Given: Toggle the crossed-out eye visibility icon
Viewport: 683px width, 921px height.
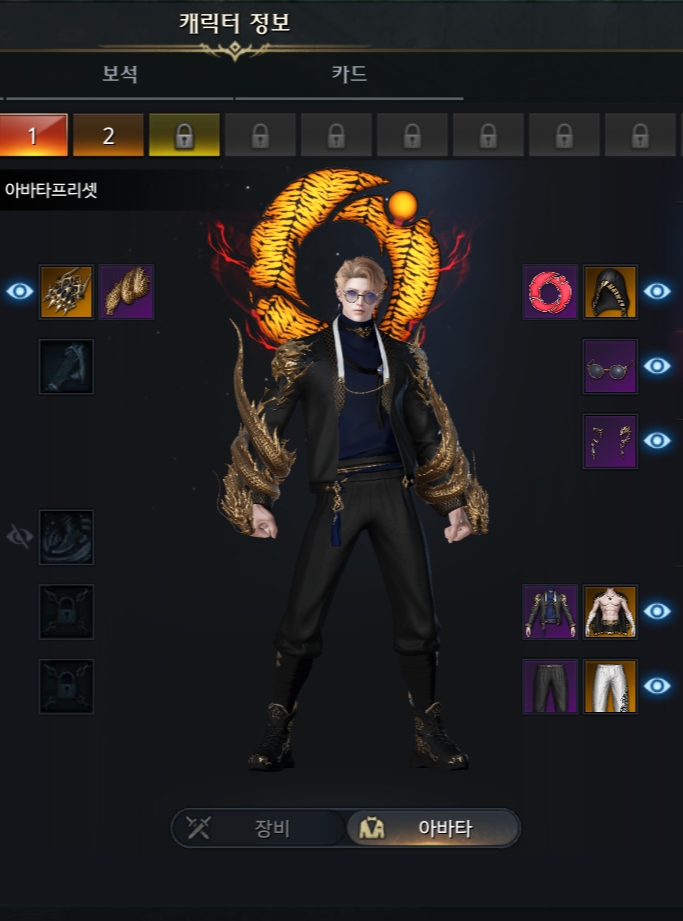Looking at the screenshot, I should [x=20, y=537].
